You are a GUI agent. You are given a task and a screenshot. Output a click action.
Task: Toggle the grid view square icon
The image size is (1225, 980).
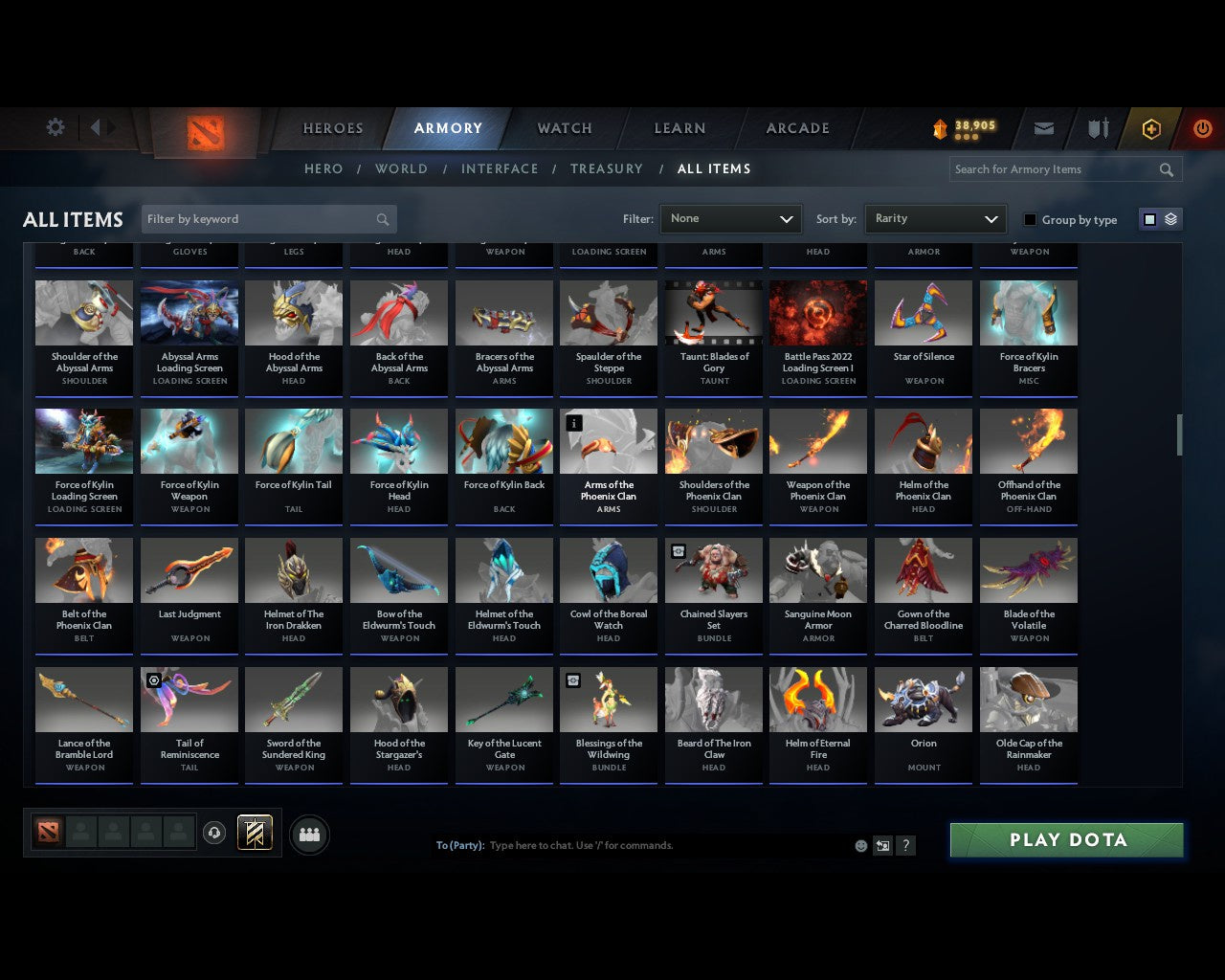(1148, 218)
